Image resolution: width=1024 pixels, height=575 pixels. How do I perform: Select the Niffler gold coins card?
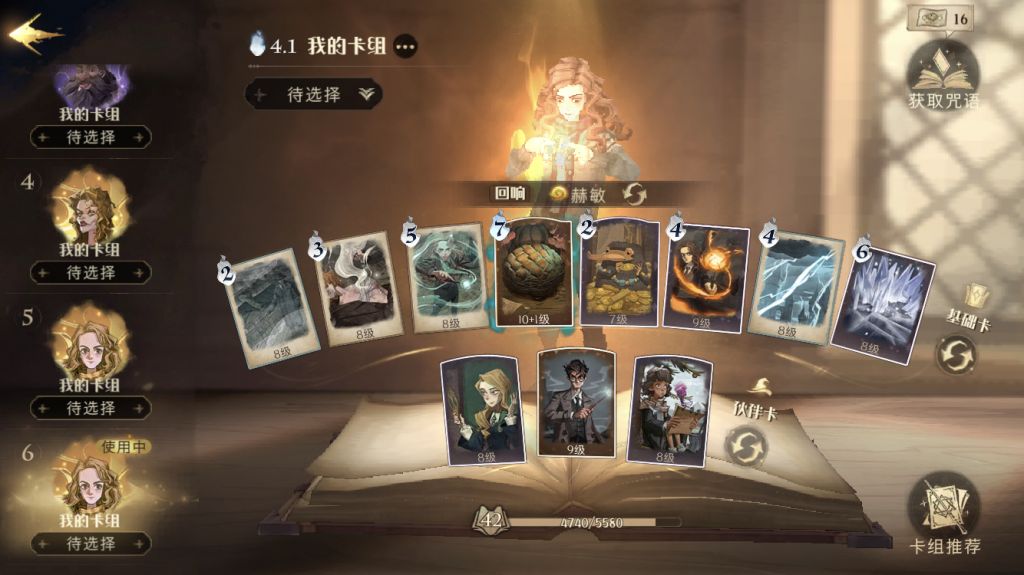click(620, 273)
